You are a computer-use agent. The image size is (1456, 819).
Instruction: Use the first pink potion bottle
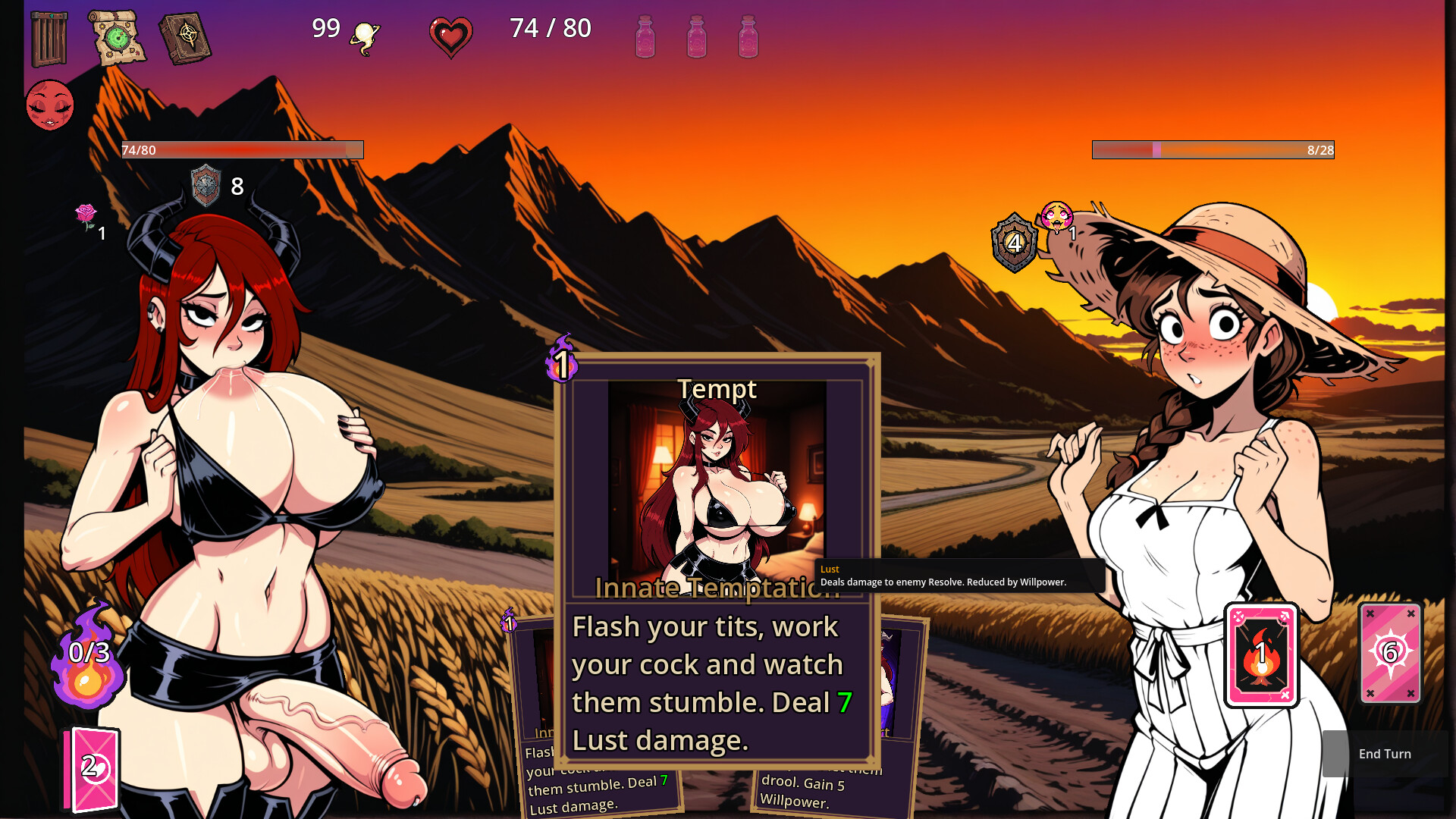point(644,36)
